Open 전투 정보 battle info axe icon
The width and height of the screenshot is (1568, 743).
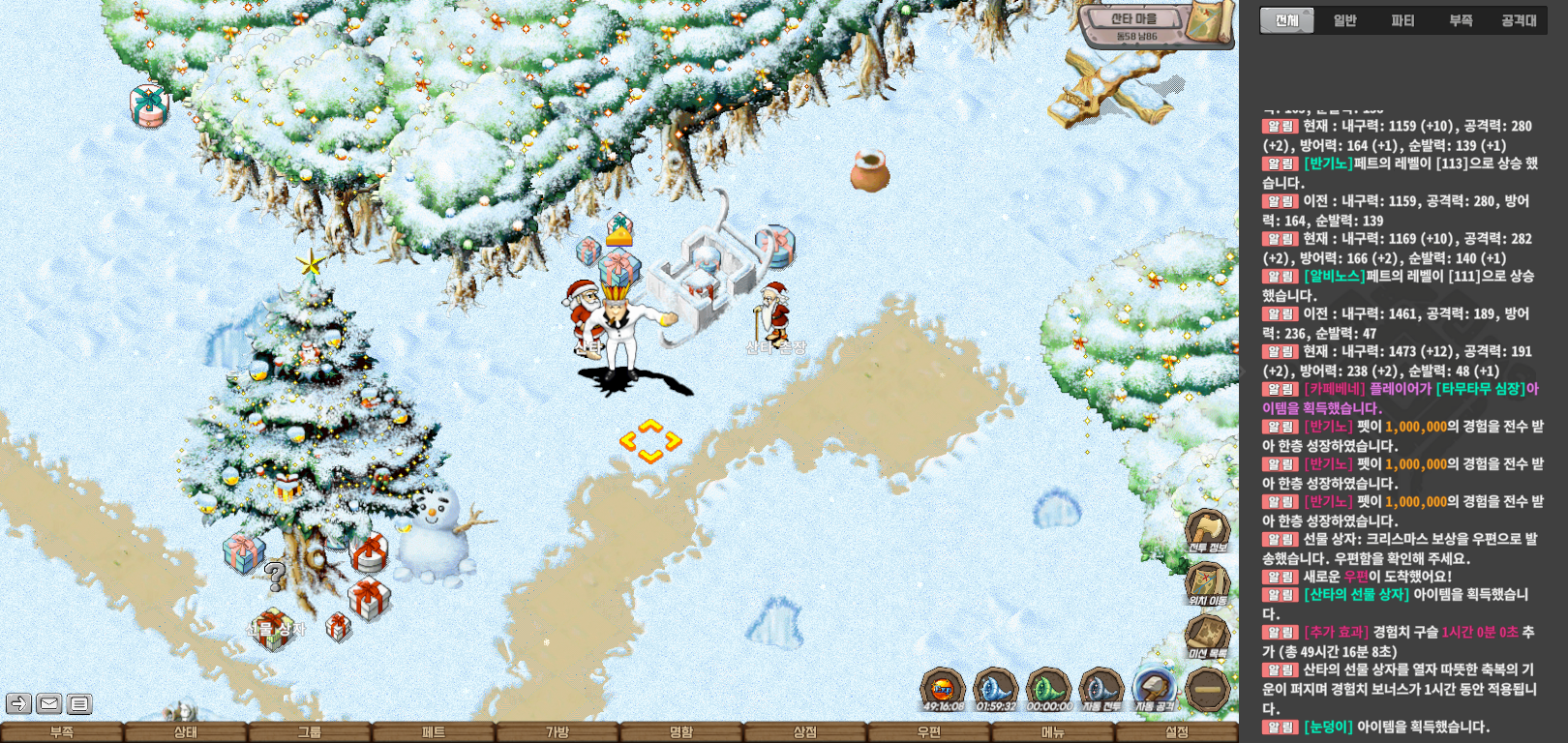click(1207, 529)
